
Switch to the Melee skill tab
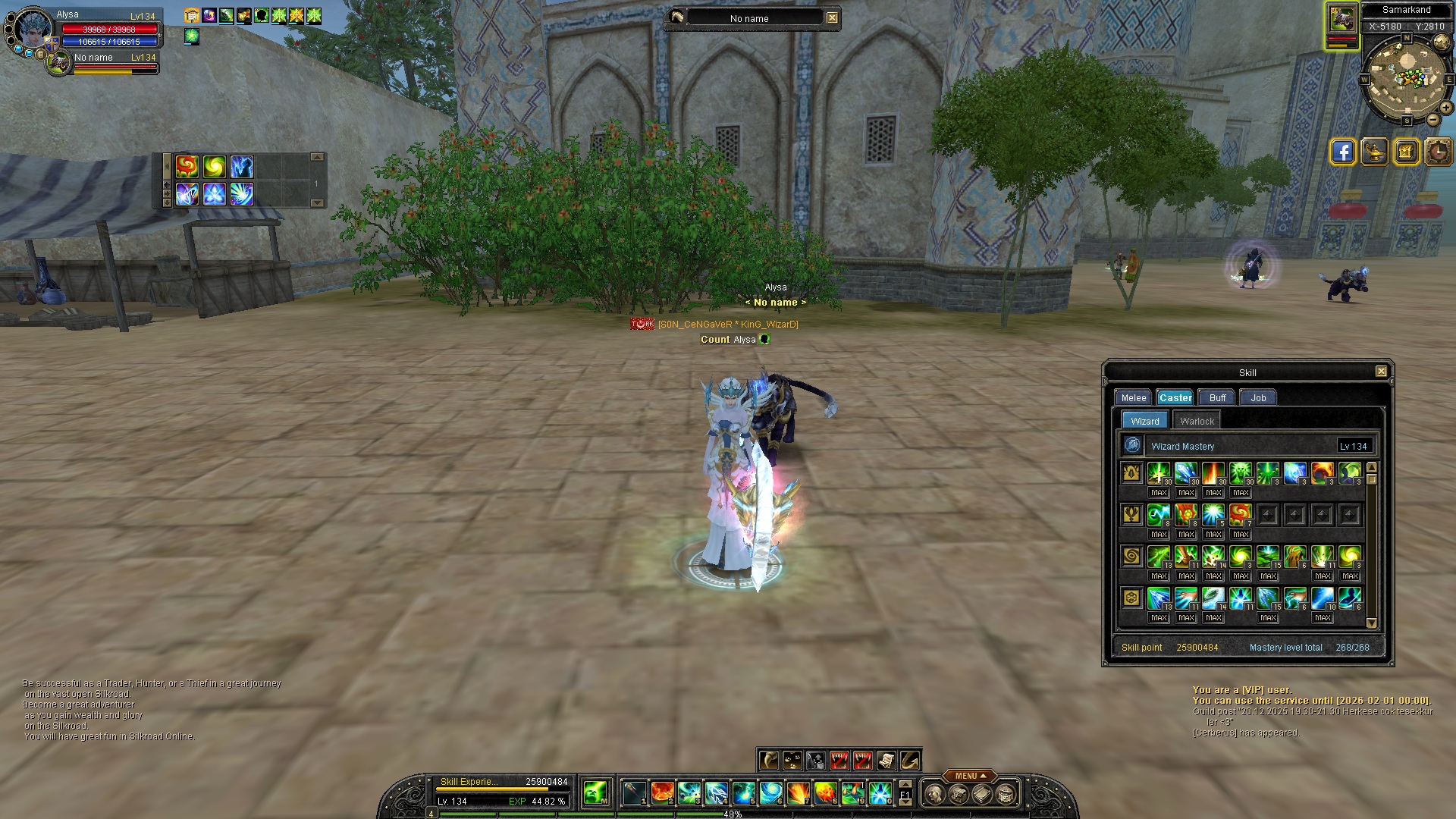[x=1134, y=397]
